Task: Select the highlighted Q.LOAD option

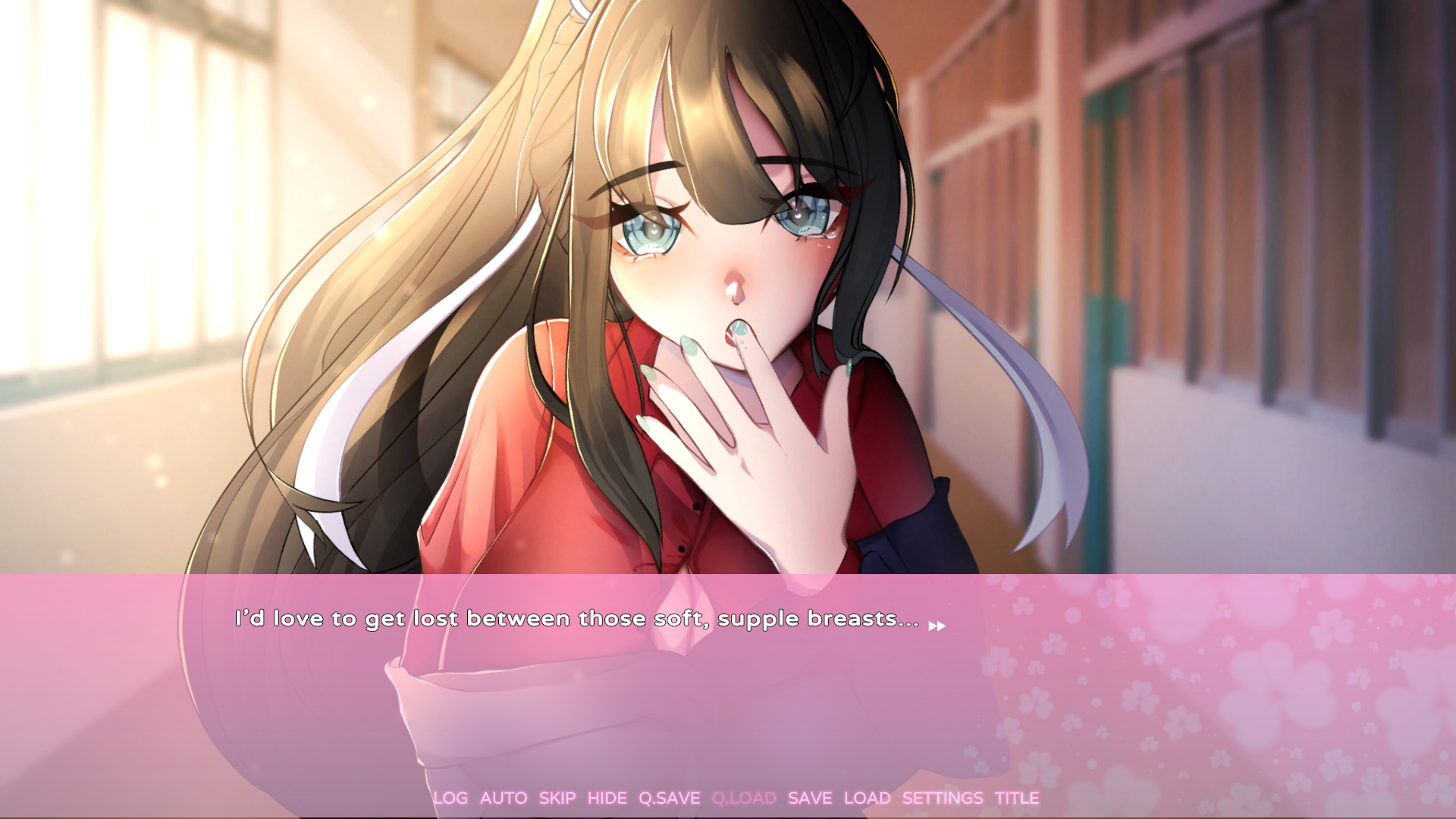Action: (x=744, y=798)
